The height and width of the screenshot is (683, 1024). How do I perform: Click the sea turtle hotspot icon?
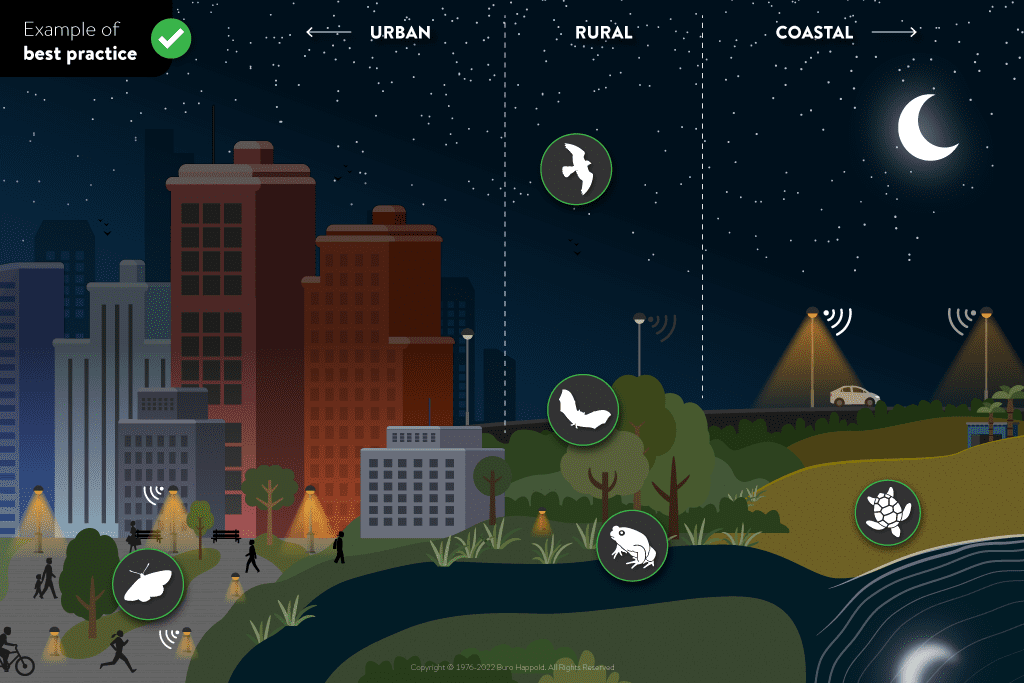click(887, 513)
